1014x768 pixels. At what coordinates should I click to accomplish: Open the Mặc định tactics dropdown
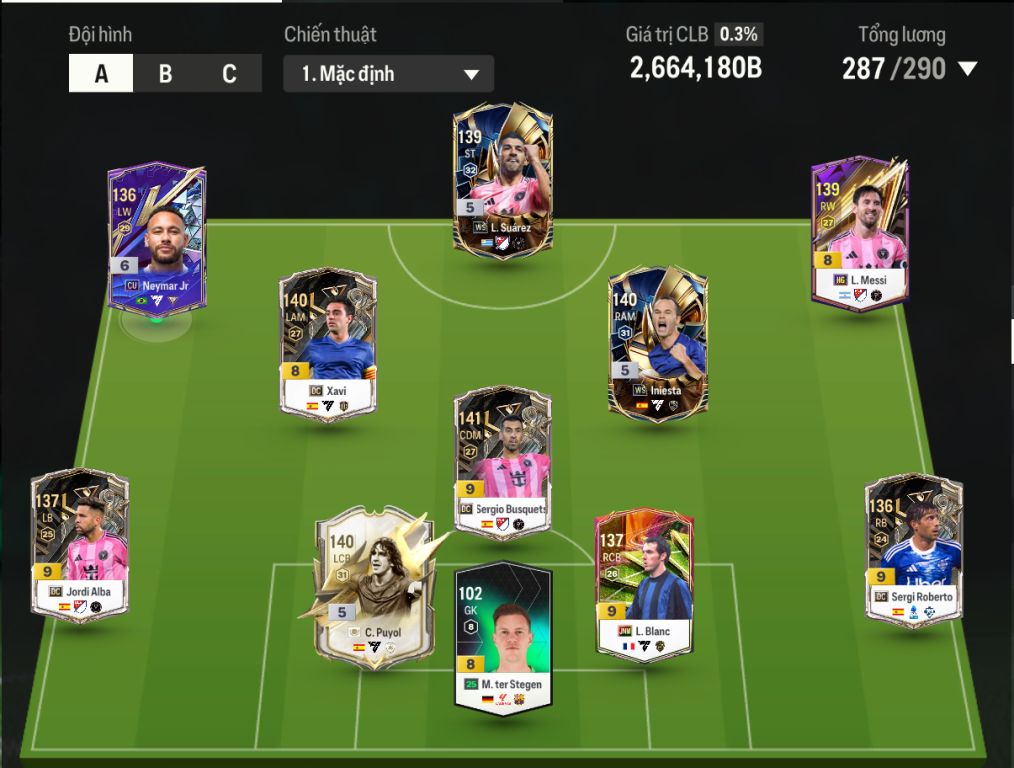coord(388,74)
